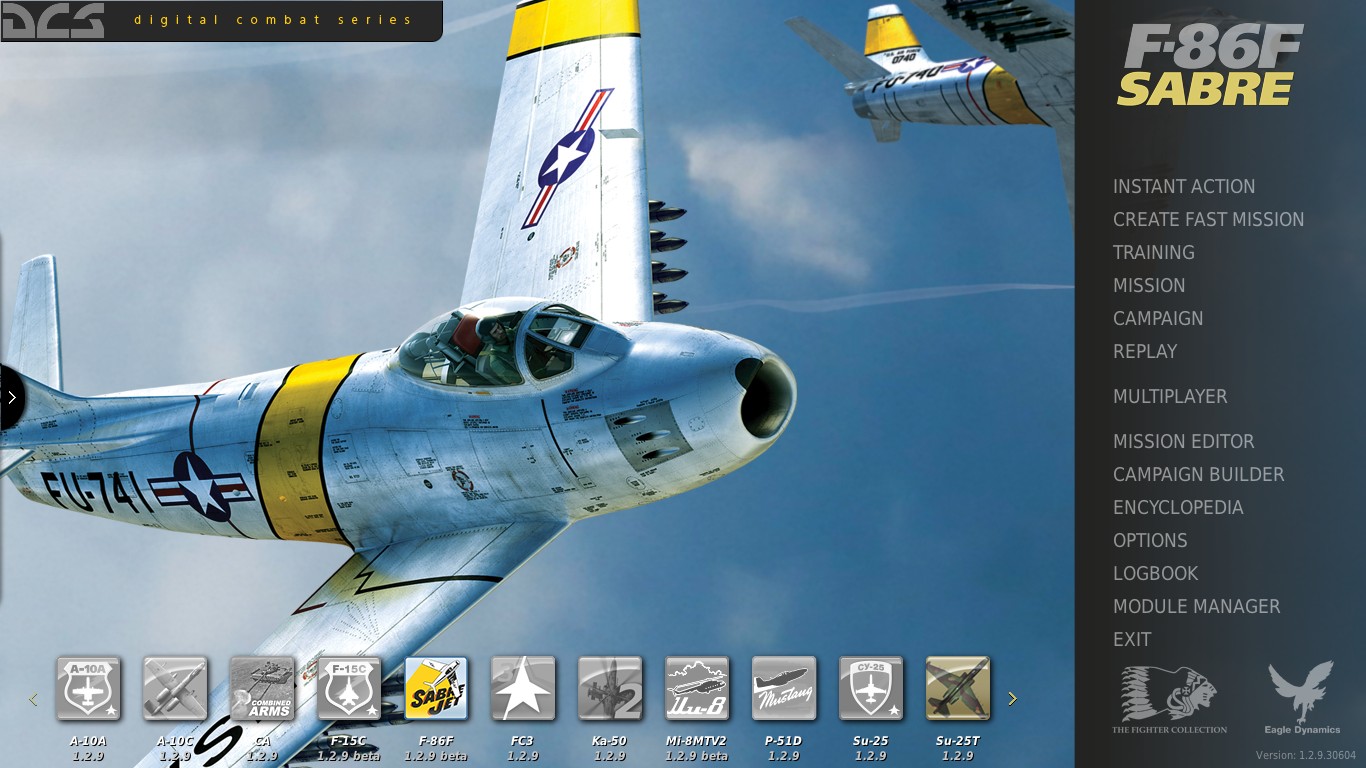Choose the P-51D Mustang module
Viewport: 1366px width, 768px height.
tap(784, 688)
